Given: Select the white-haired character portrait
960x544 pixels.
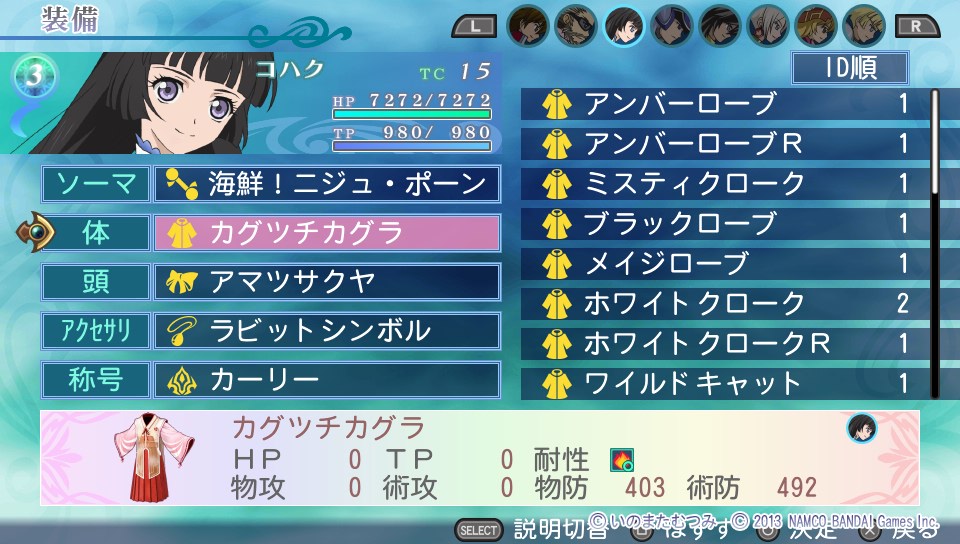Looking at the screenshot, I should [x=768, y=25].
